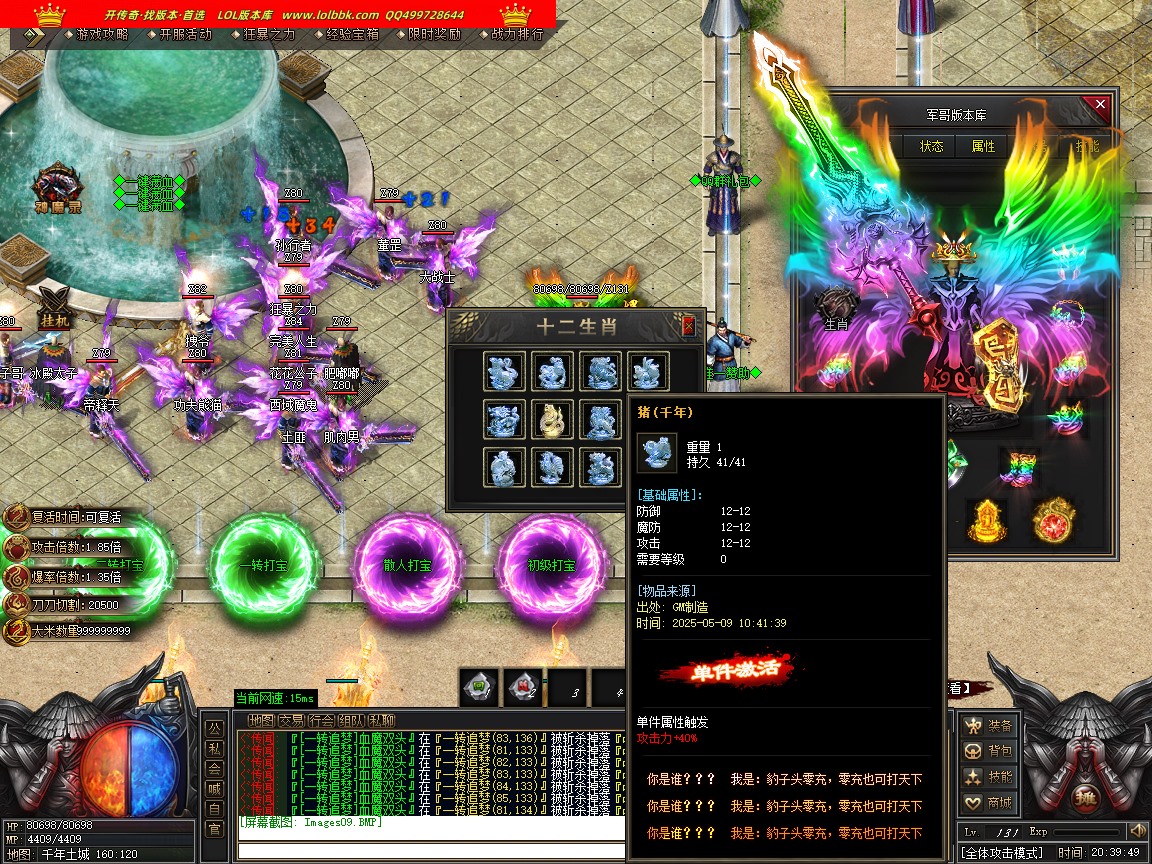This screenshot has height=864, width=1152.
Task: Open the 商城 shop
Action: pyautogui.click(x=989, y=803)
